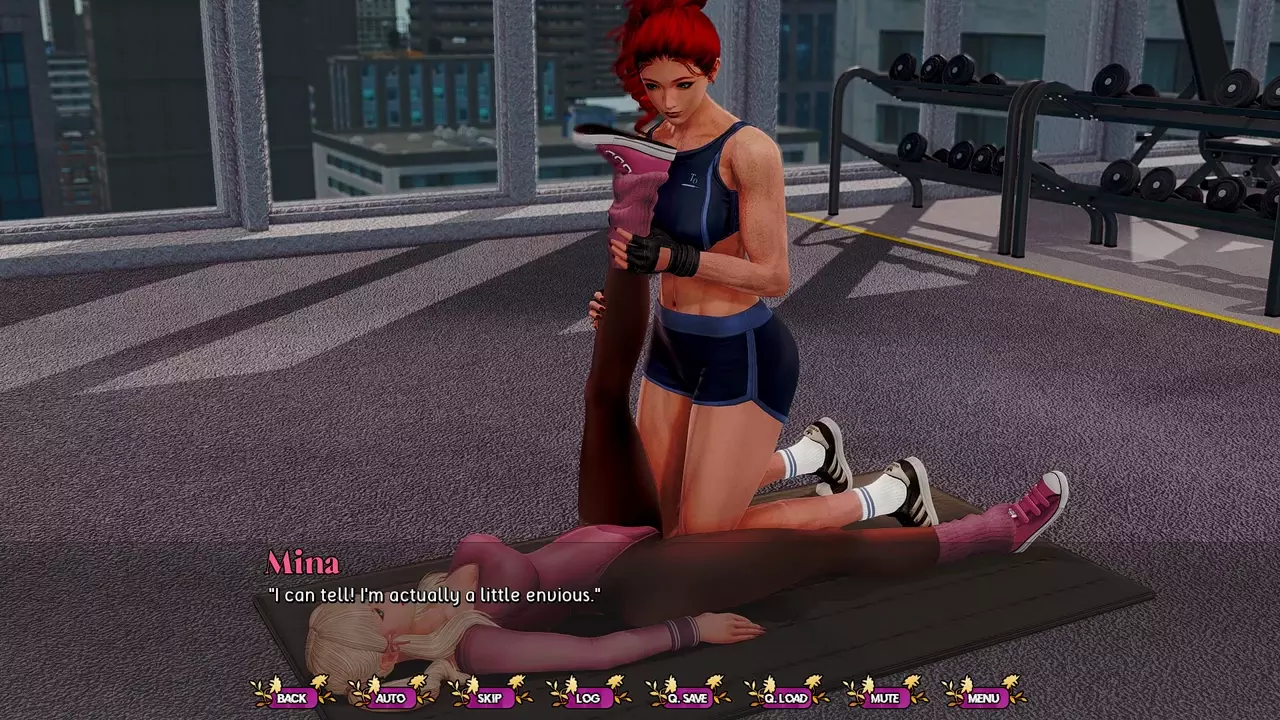The height and width of the screenshot is (720, 1280).
Task: Enable AUTO dialogue advance
Action: (390, 698)
